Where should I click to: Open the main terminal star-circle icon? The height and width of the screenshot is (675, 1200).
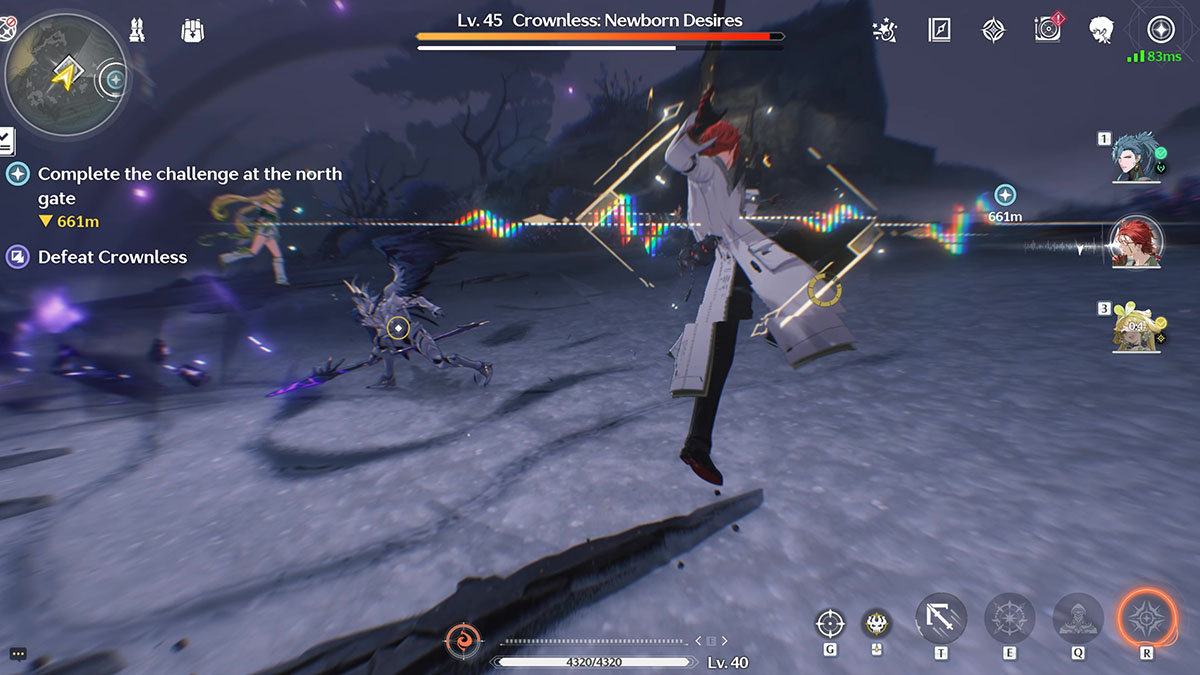[x=1160, y=30]
